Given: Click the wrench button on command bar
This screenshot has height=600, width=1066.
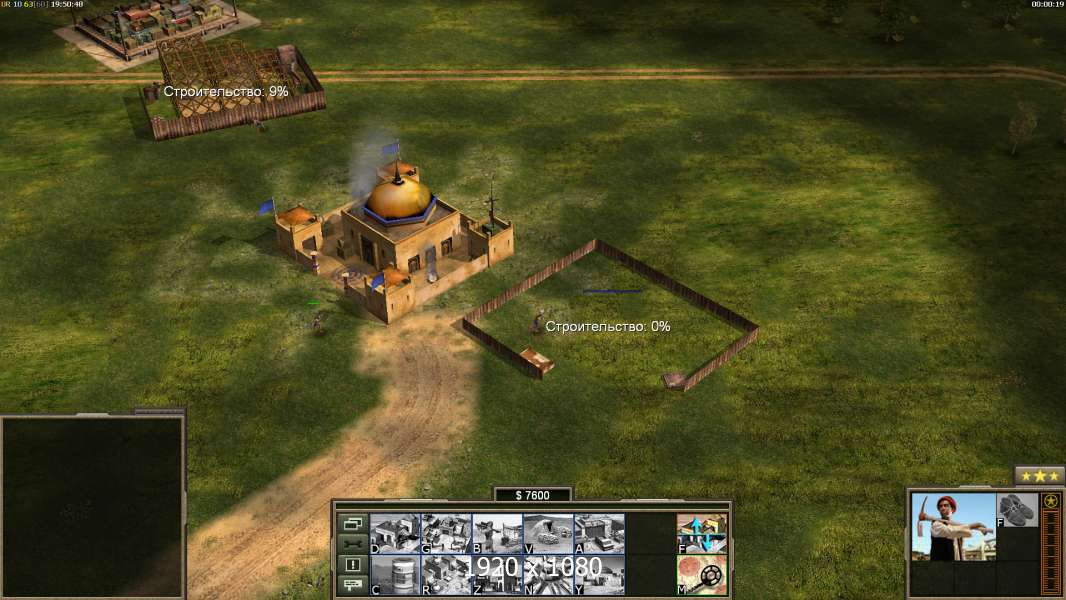Looking at the screenshot, I should point(352,544).
